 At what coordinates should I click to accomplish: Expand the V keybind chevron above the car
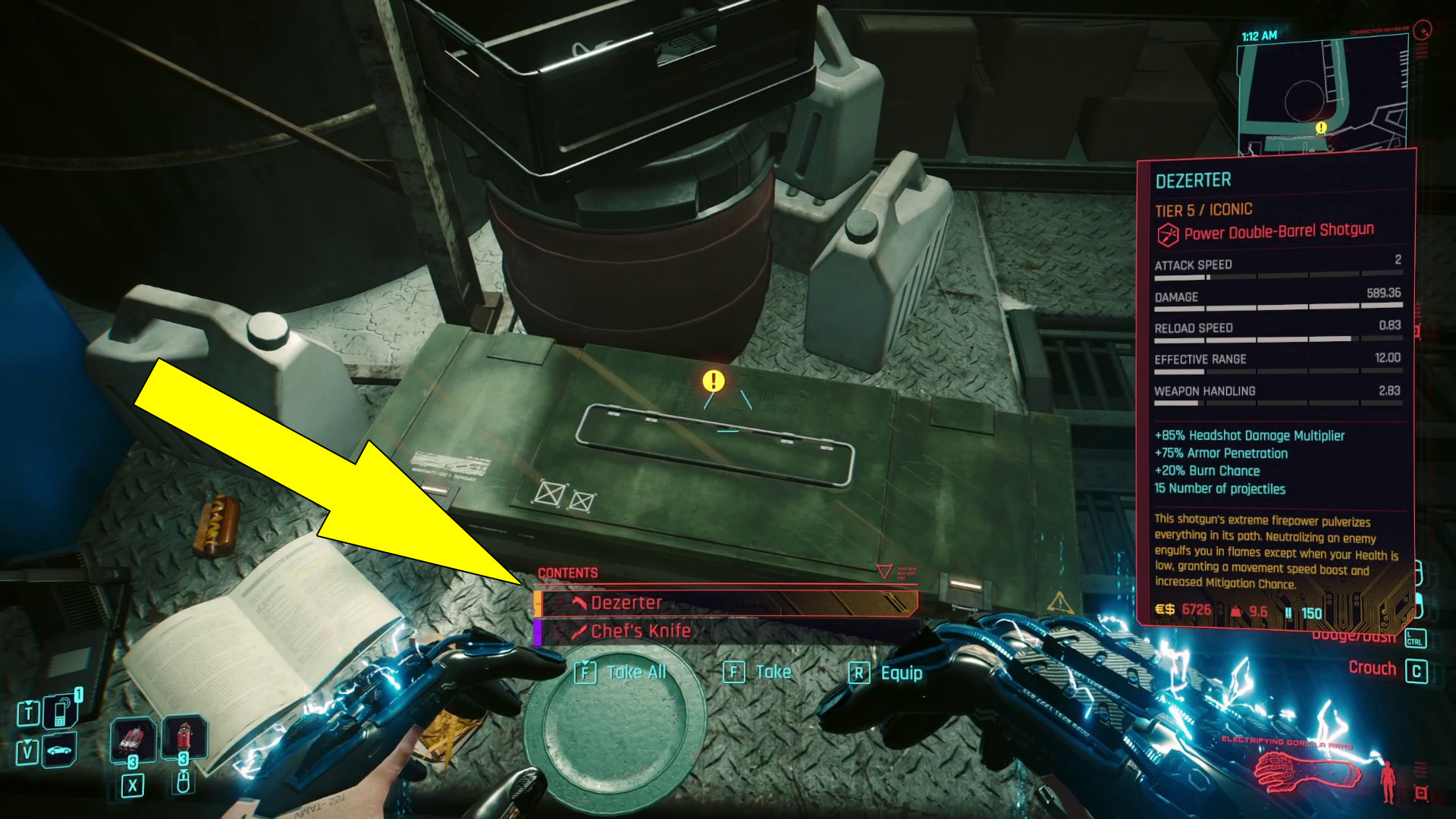pos(27,742)
